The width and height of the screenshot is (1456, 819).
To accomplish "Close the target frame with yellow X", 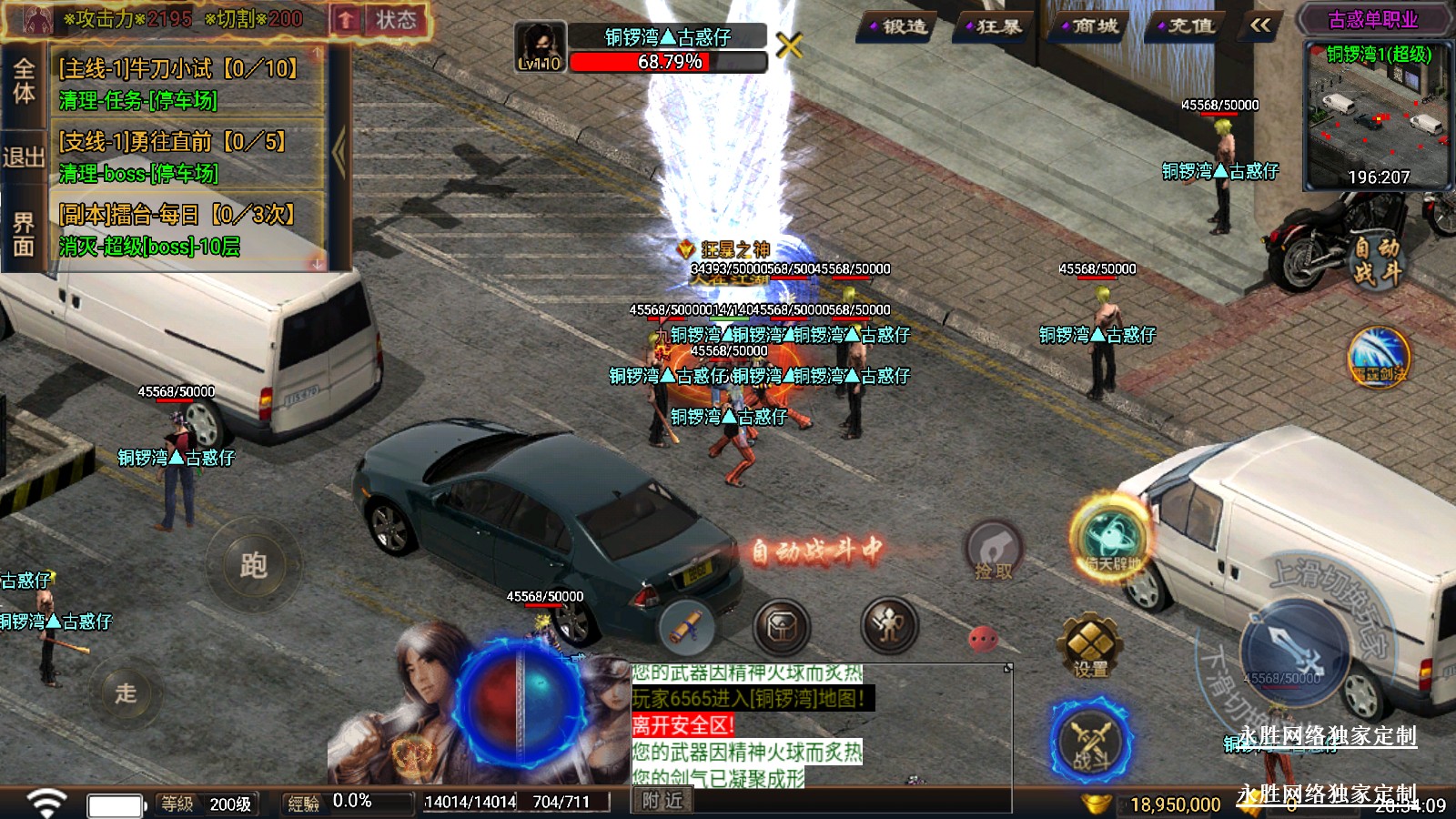I will tap(789, 45).
